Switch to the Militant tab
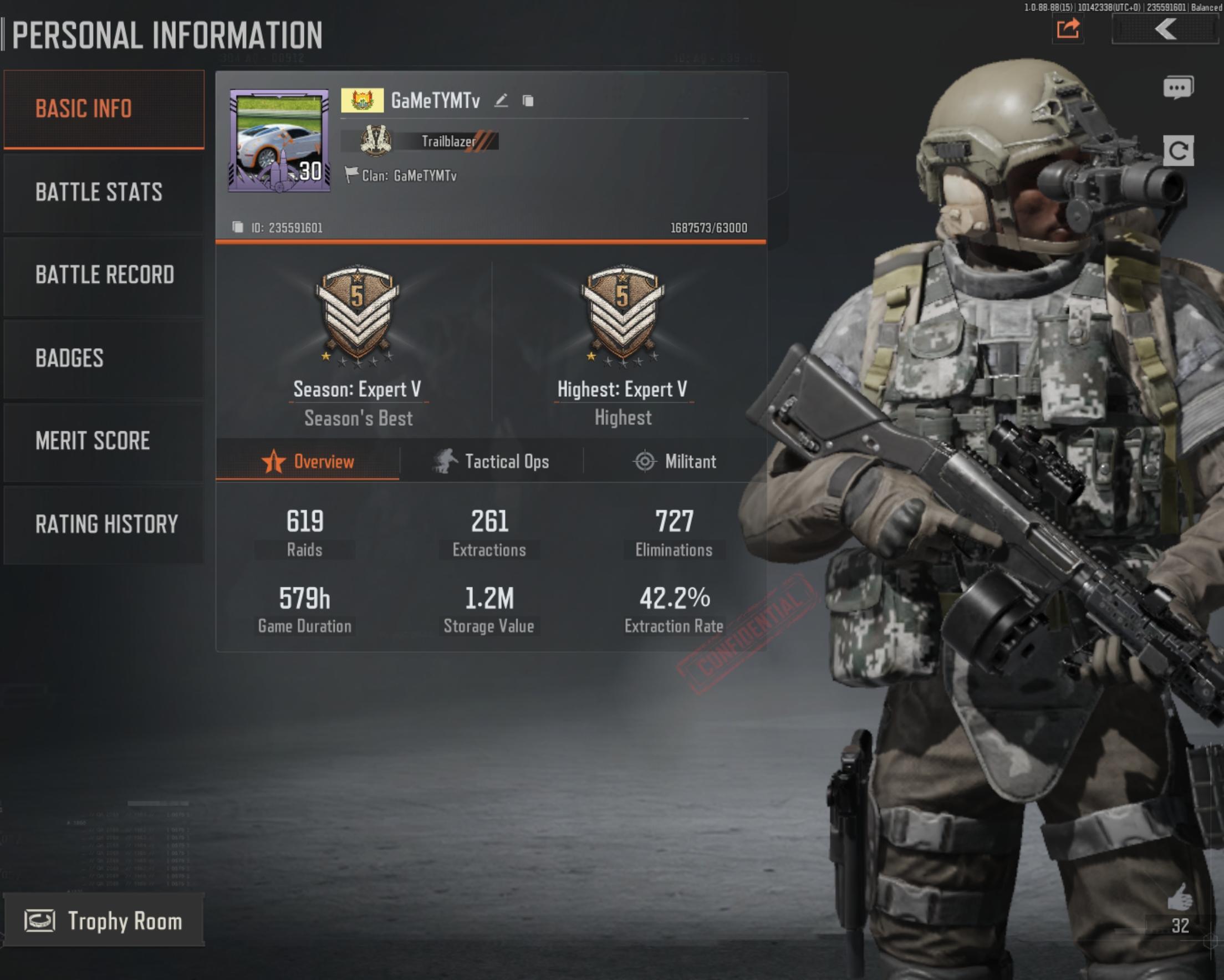 click(x=675, y=461)
